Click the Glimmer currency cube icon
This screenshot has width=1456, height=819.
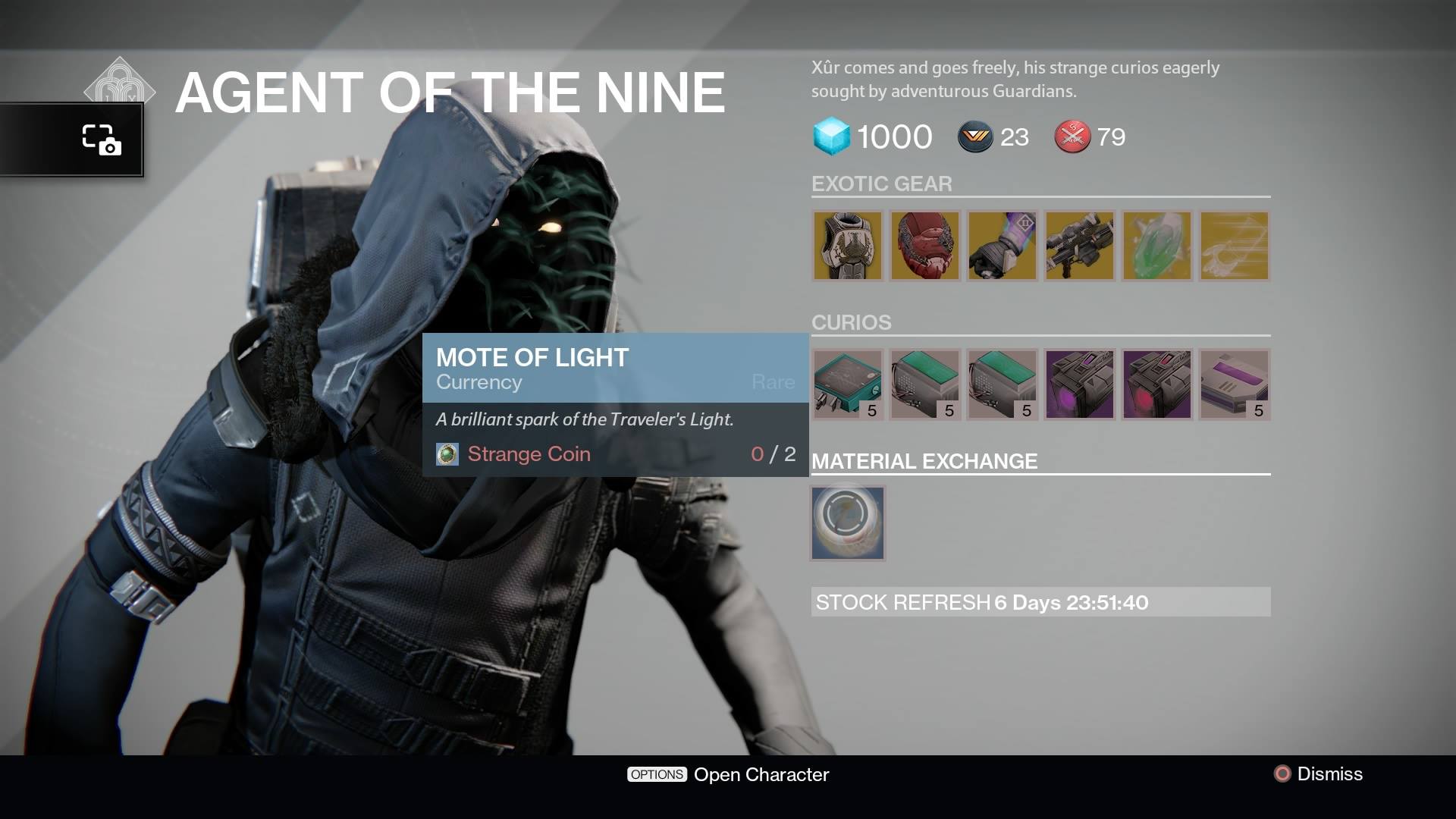[832, 136]
